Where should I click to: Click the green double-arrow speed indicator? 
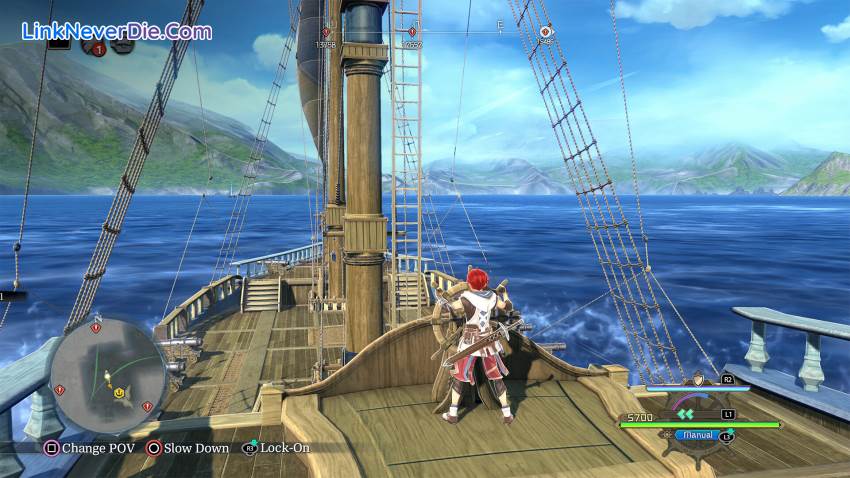point(686,412)
